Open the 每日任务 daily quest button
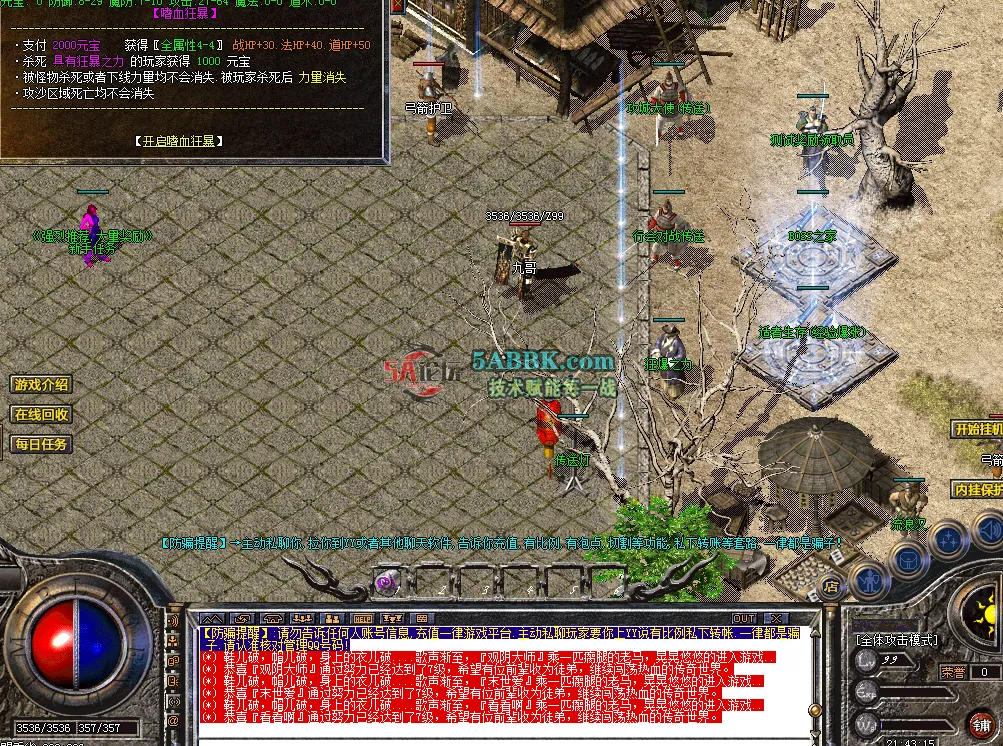Image resolution: width=1003 pixels, height=746 pixels. (x=41, y=444)
